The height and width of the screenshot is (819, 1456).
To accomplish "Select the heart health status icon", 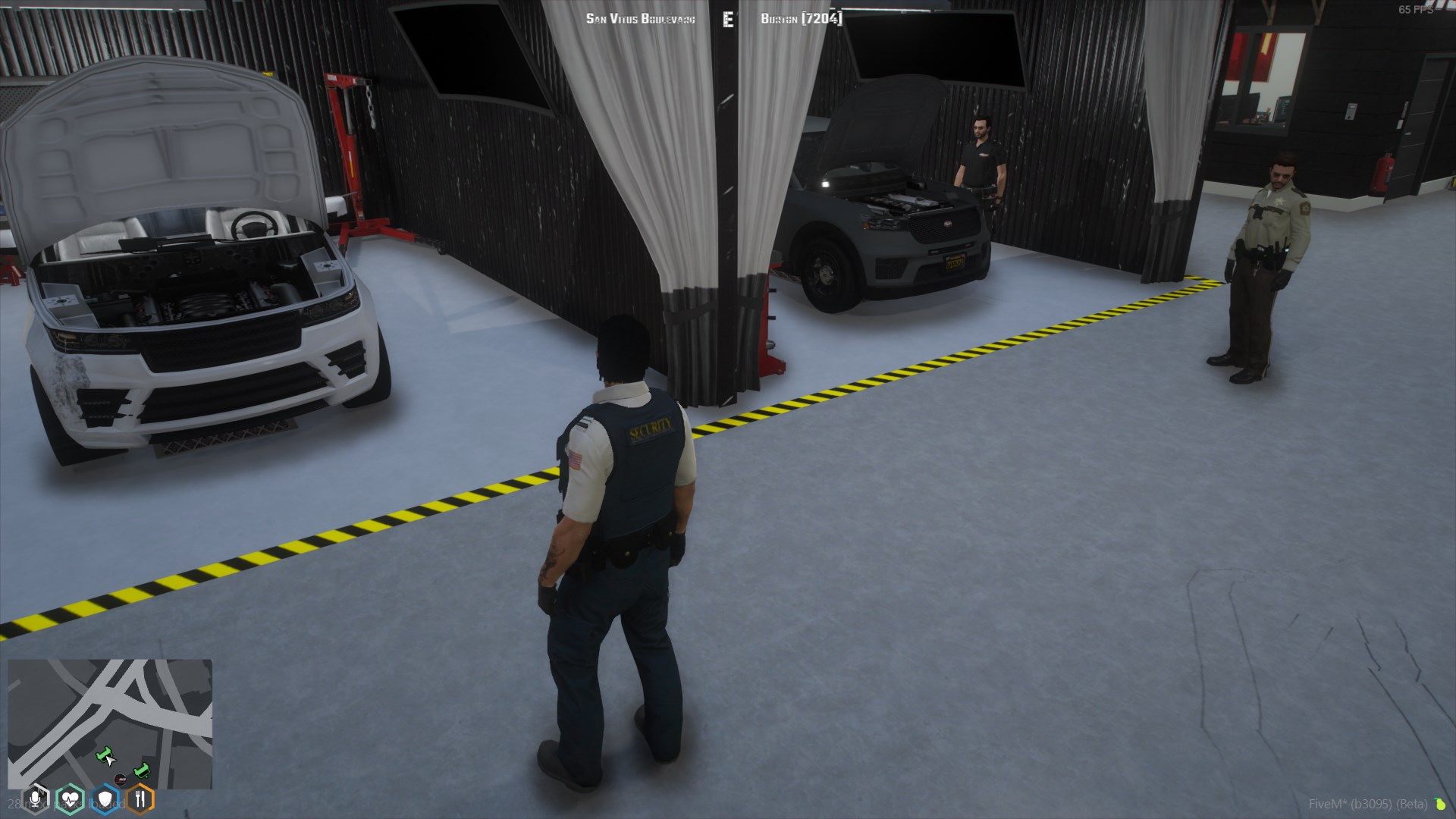I will (71, 799).
